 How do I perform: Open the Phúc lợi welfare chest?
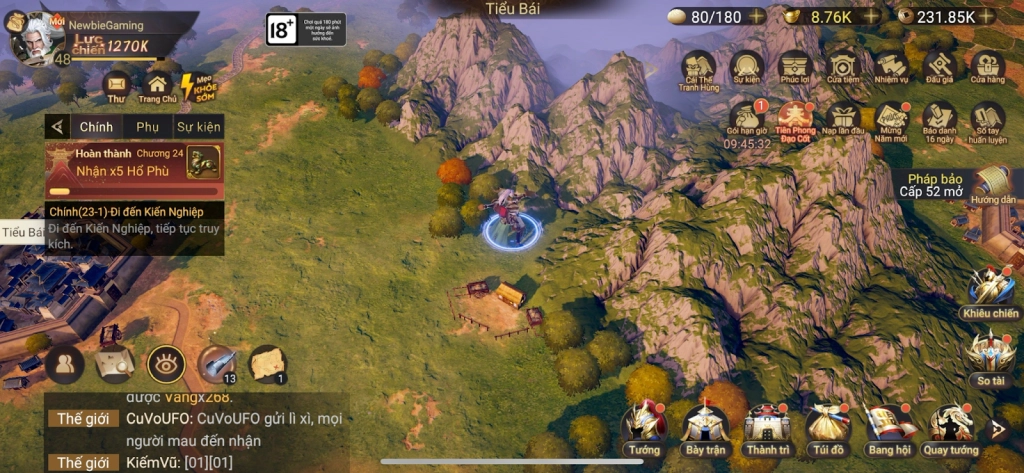(795, 68)
